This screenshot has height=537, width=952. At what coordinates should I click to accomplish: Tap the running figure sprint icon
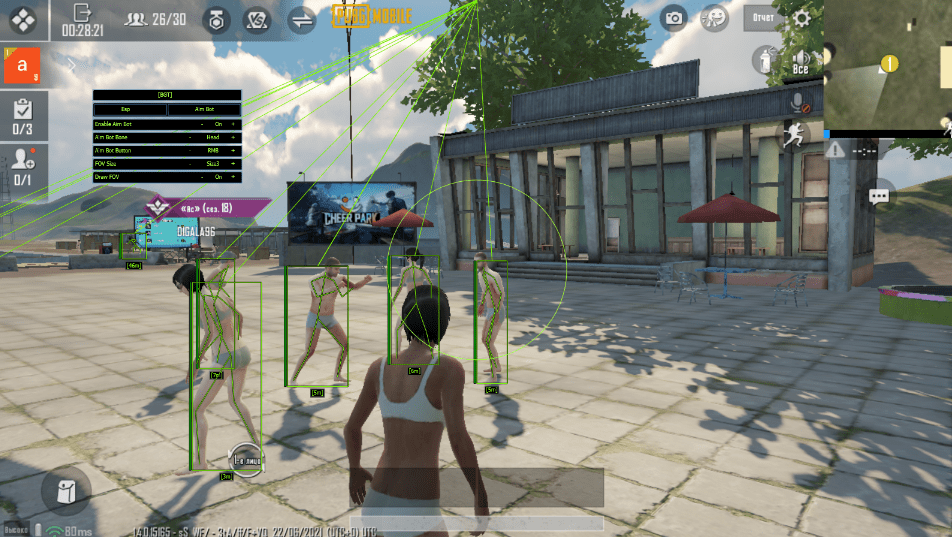[794, 136]
